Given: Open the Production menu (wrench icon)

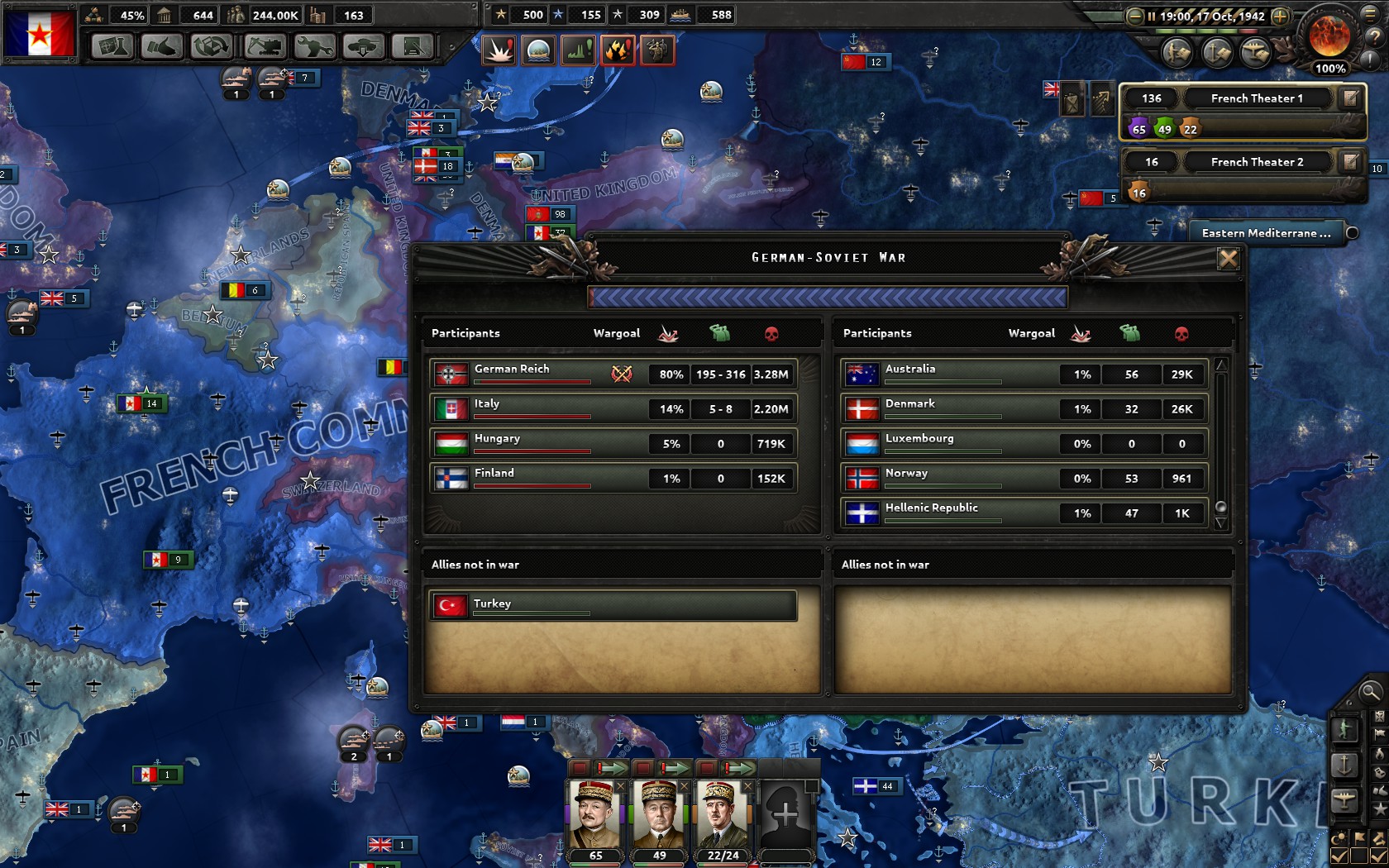Looking at the screenshot, I should point(314,47).
